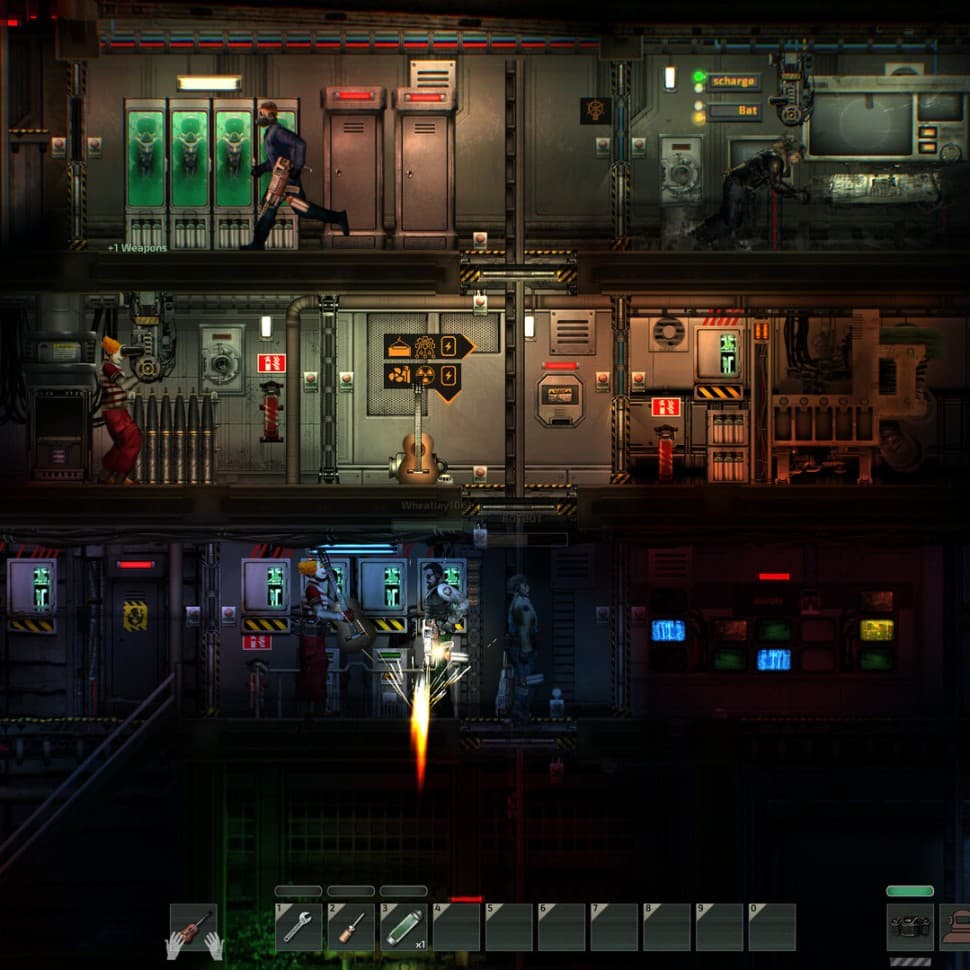The width and height of the screenshot is (970, 970).
Task: Click the hands slot holding the screwdriver
Action: click(x=194, y=928)
